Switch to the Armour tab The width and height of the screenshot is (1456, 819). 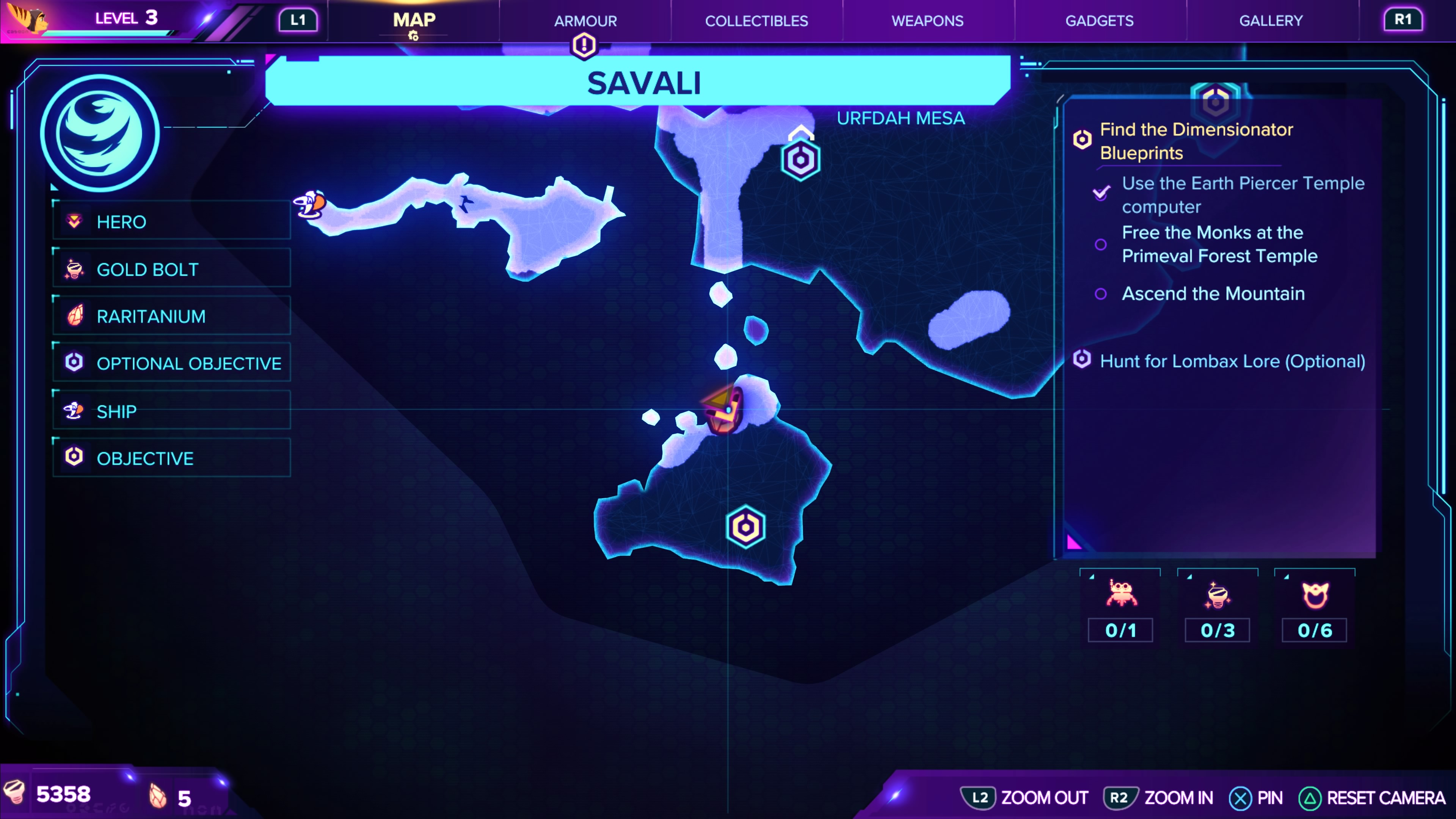585,21
